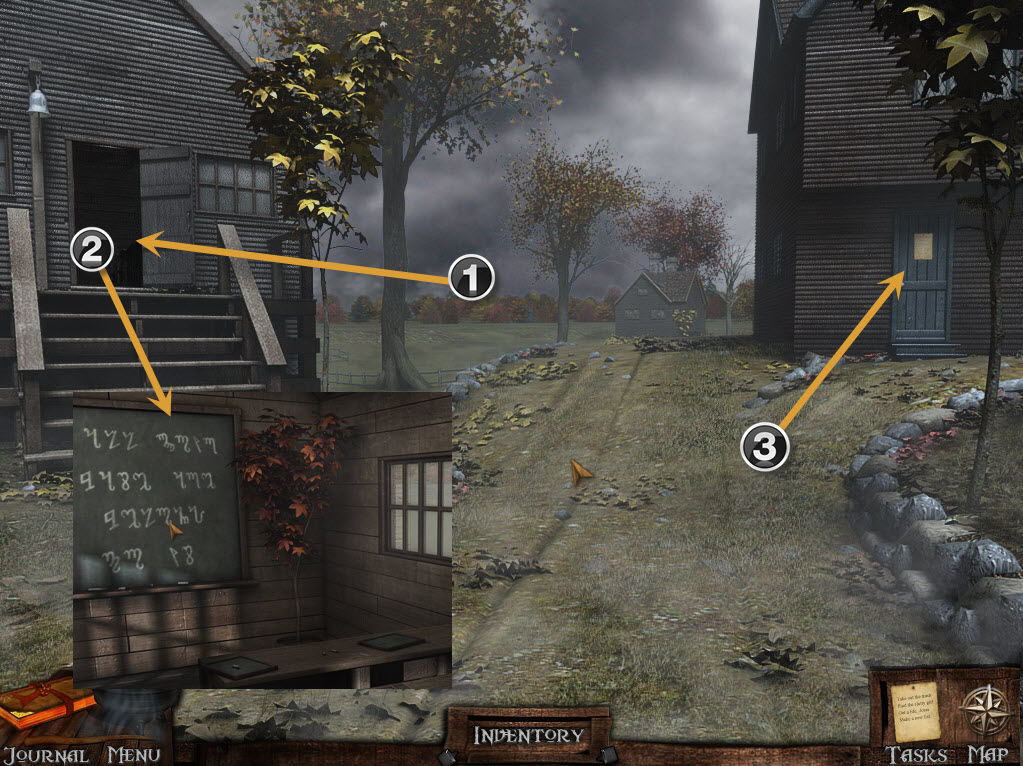Expand the Inventory panel
The image size is (1023, 766).
527,736
